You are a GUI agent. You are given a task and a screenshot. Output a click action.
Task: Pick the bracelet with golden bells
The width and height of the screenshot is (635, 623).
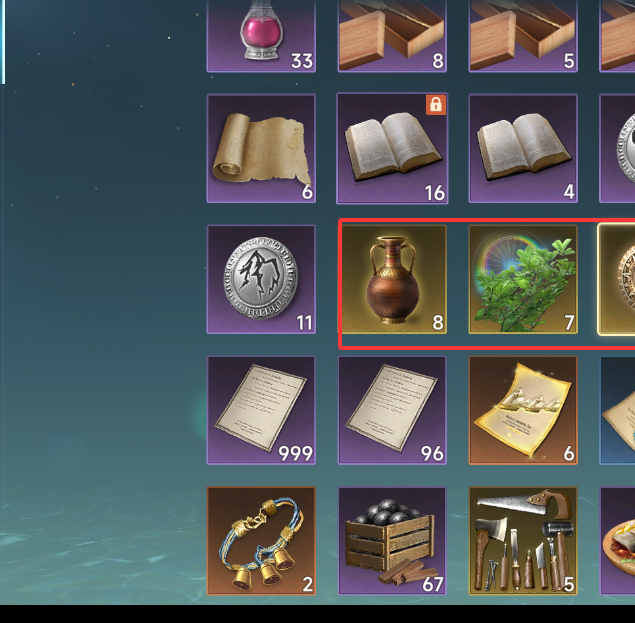[261, 541]
